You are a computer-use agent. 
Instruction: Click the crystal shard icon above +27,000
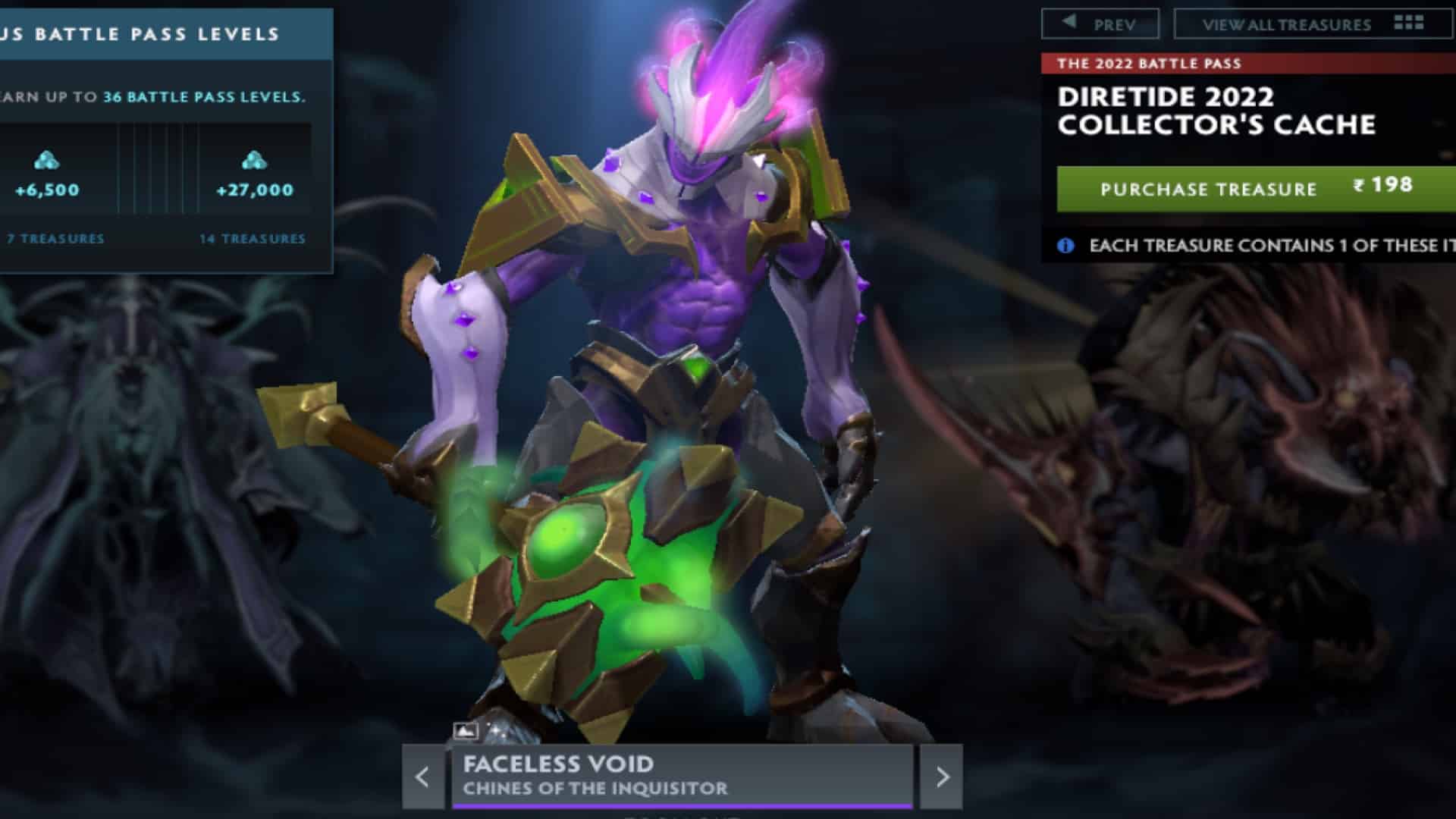(253, 161)
